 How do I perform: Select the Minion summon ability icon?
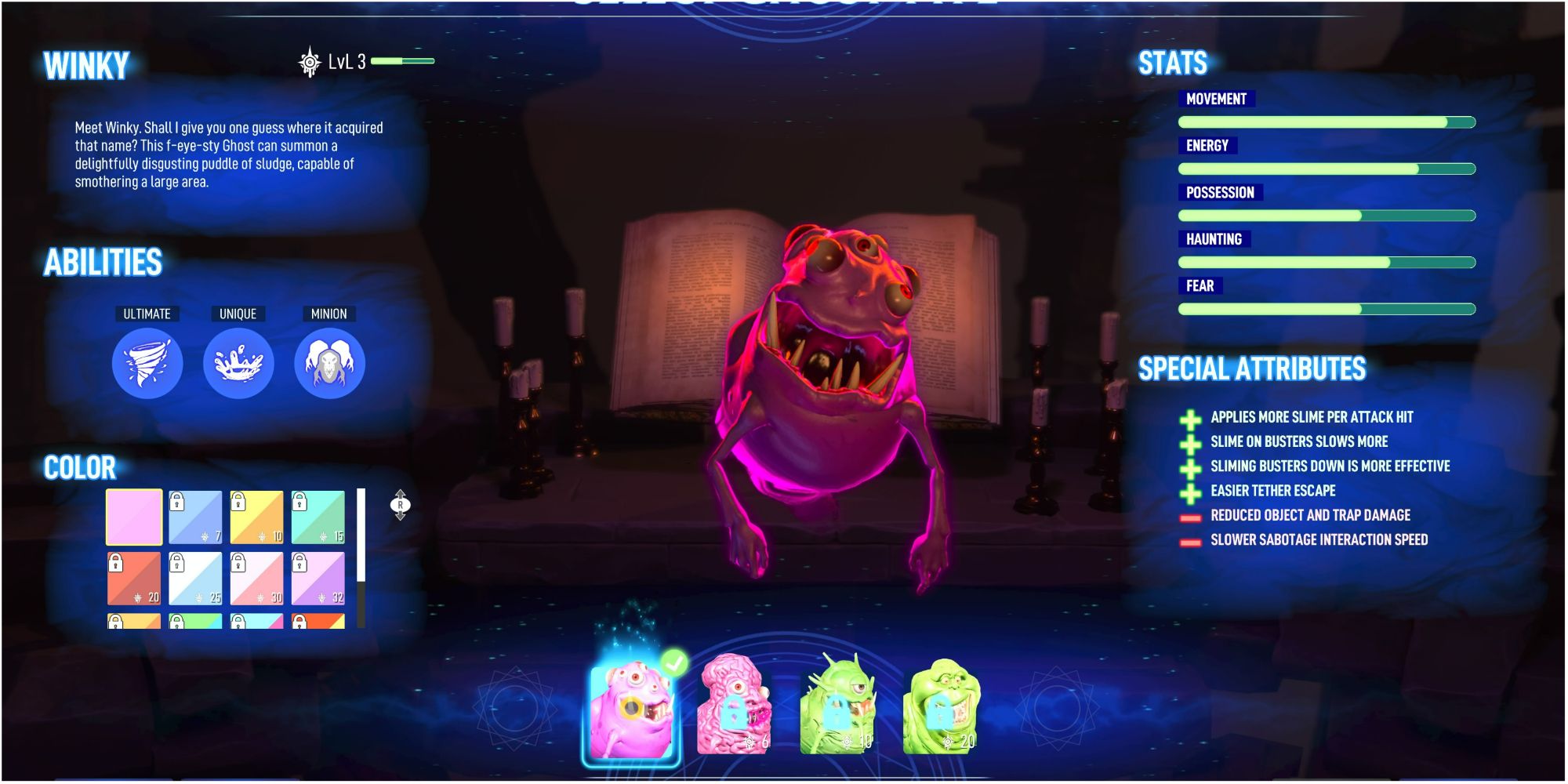tap(328, 363)
